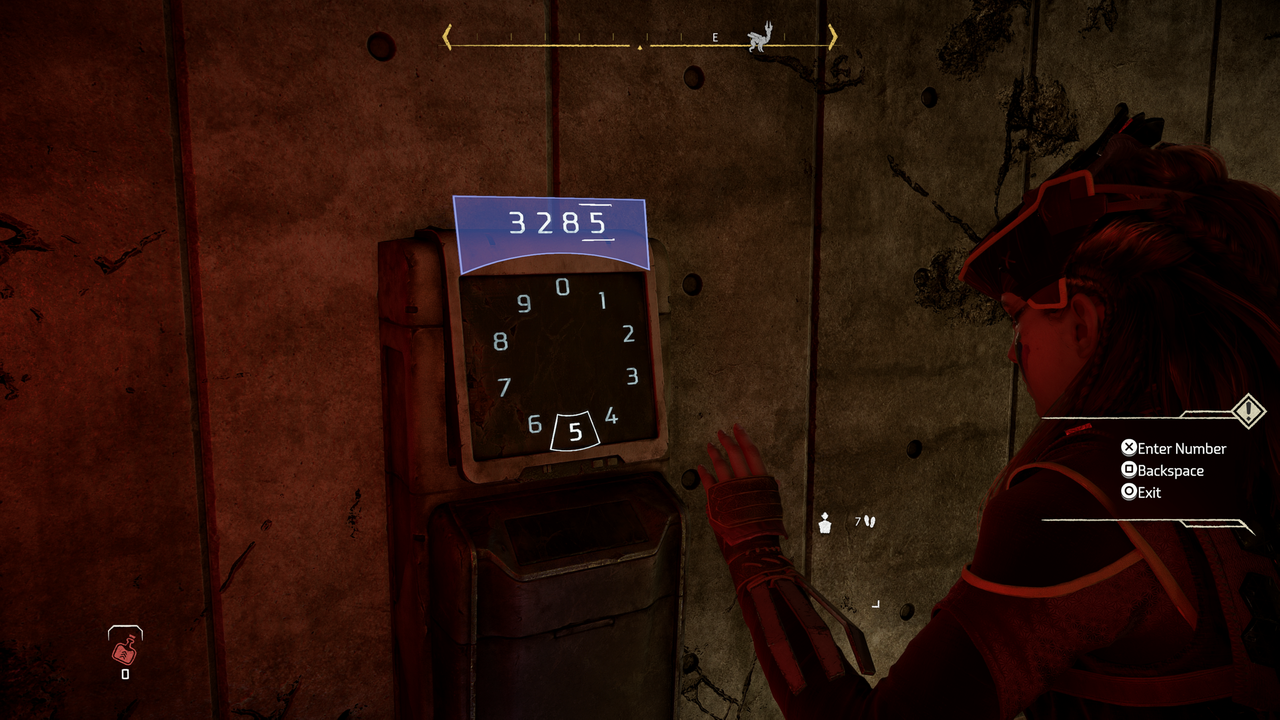The height and width of the screenshot is (720, 1280).
Task: Select digit 9 on the keypad dial
Action: pos(524,305)
